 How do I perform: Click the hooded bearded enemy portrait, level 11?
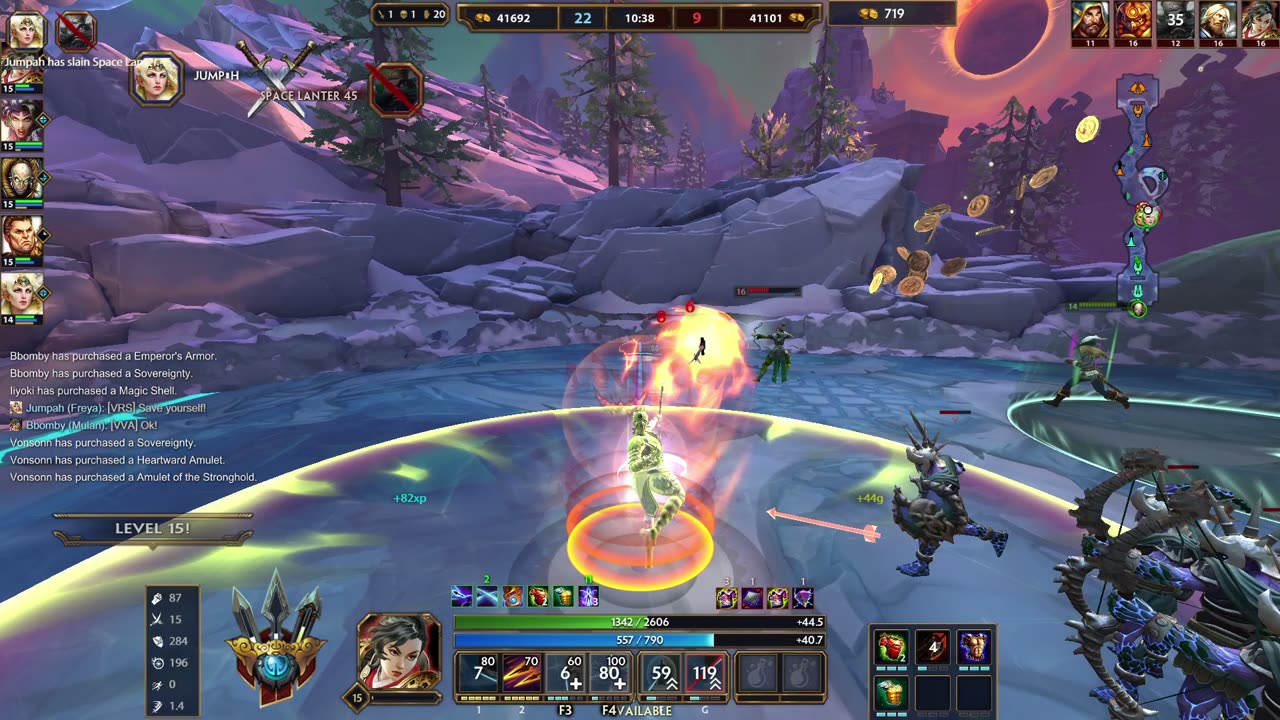pos(1090,20)
